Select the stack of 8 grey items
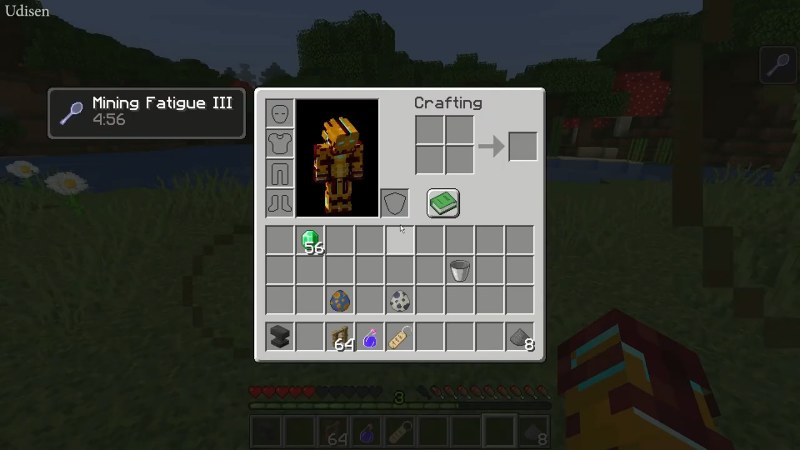 [x=520, y=337]
